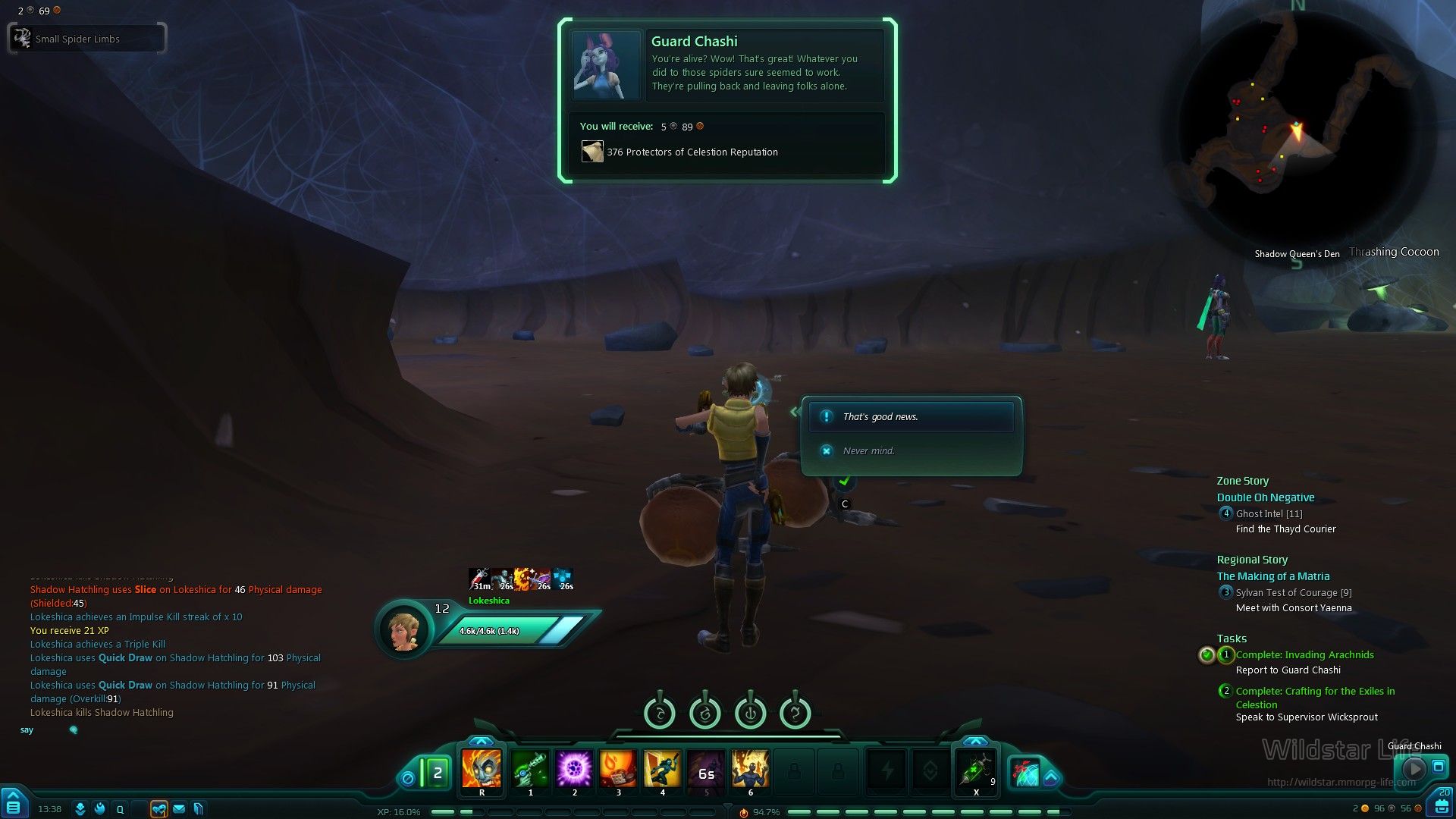Select the Invading Arachnids completed task
The height and width of the screenshot is (819, 1456).
1304,655
